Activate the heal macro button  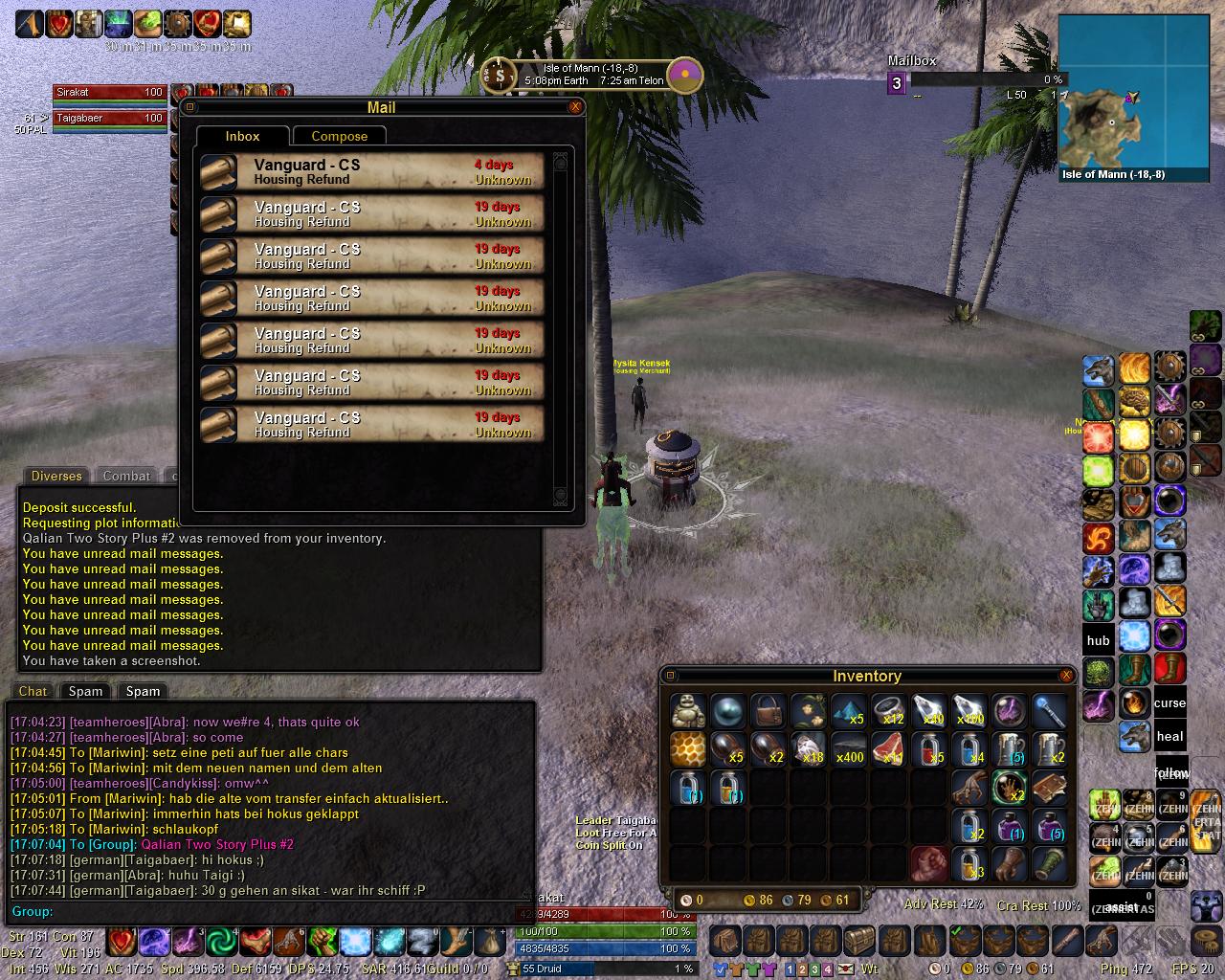(1169, 736)
